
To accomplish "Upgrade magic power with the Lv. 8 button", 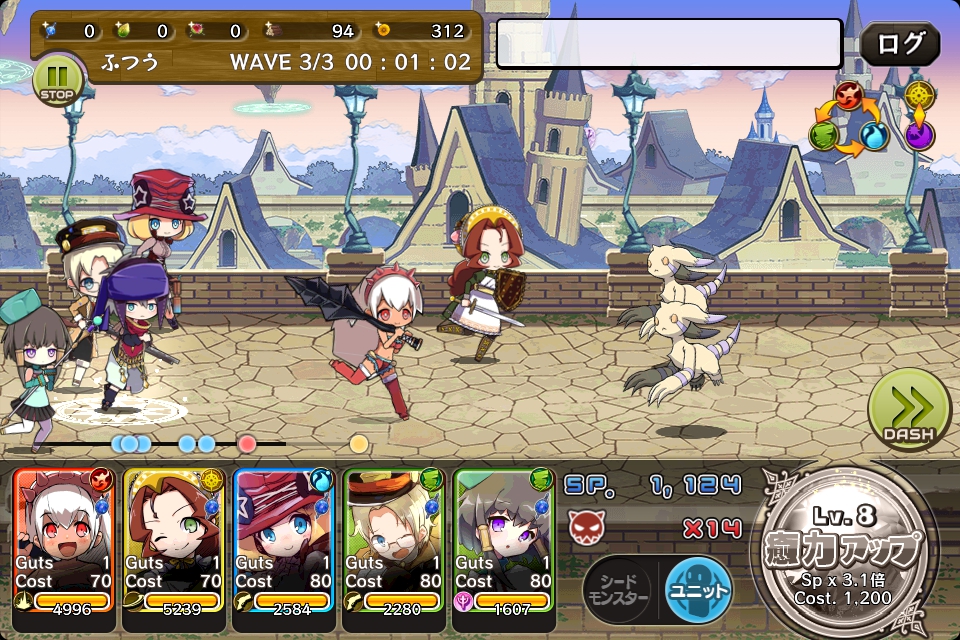I will pyautogui.click(x=846, y=552).
